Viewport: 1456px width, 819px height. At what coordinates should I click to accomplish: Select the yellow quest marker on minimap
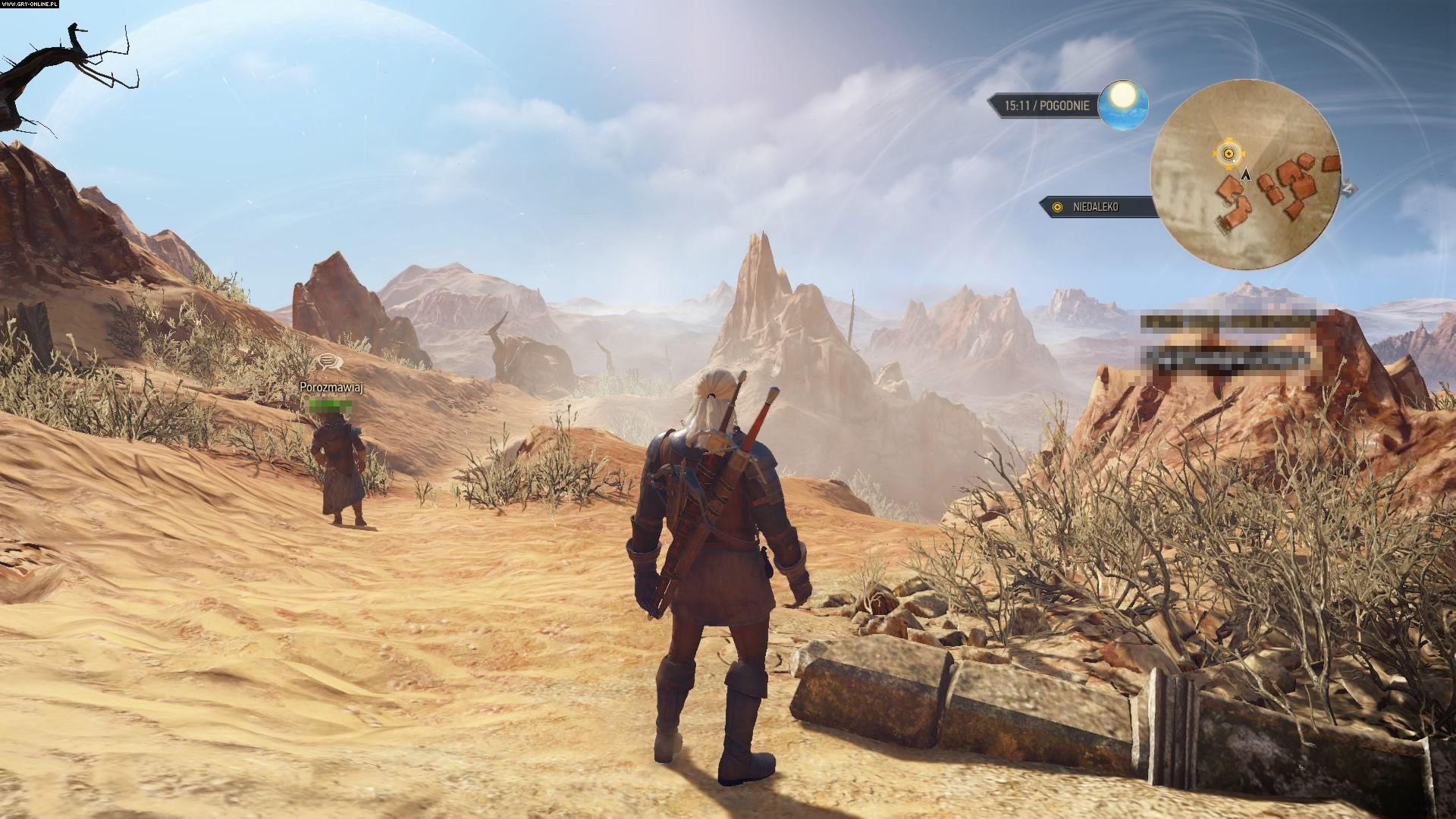click(1226, 154)
